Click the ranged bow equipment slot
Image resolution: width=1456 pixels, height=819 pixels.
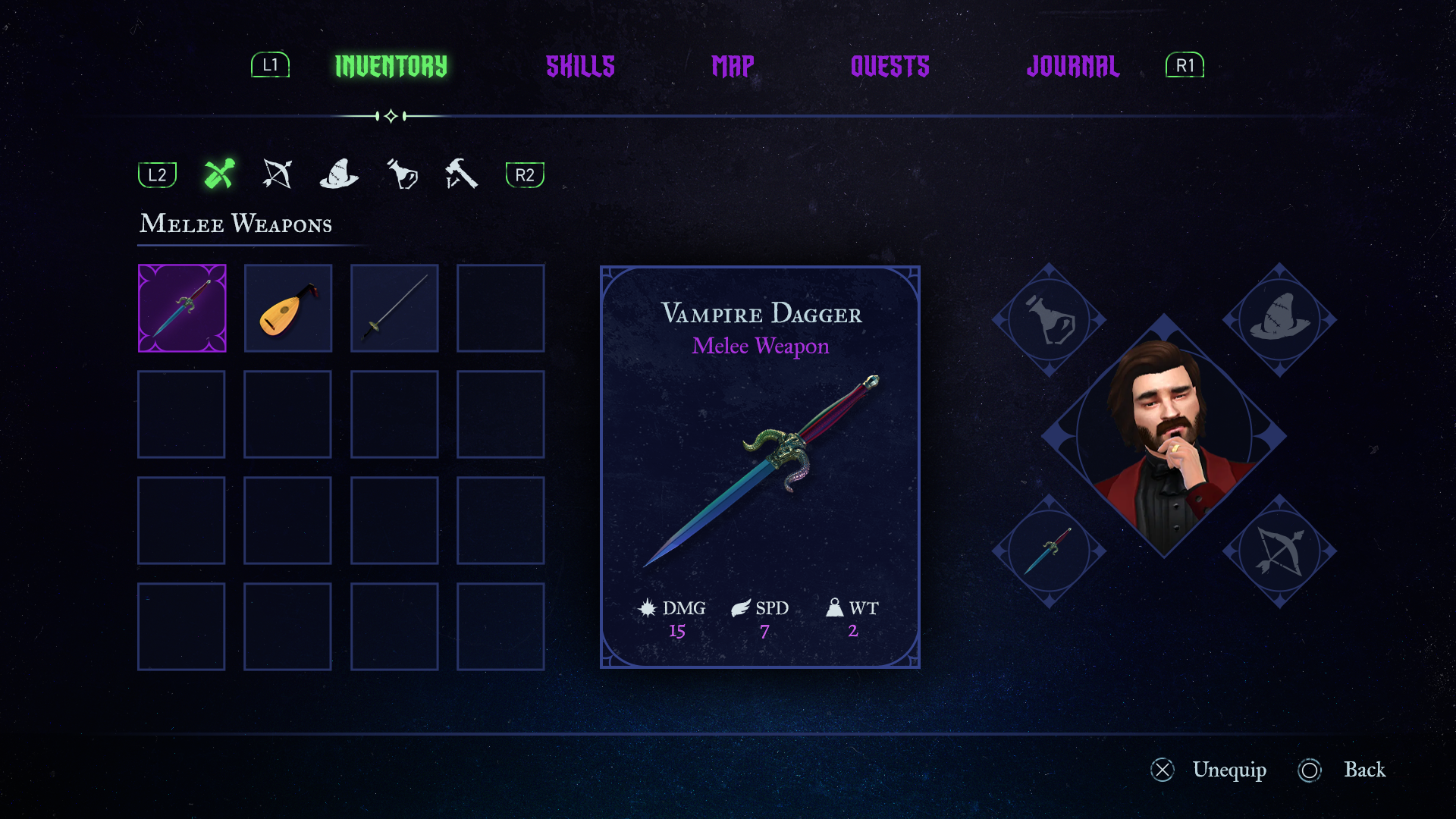tap(1279, 551)
